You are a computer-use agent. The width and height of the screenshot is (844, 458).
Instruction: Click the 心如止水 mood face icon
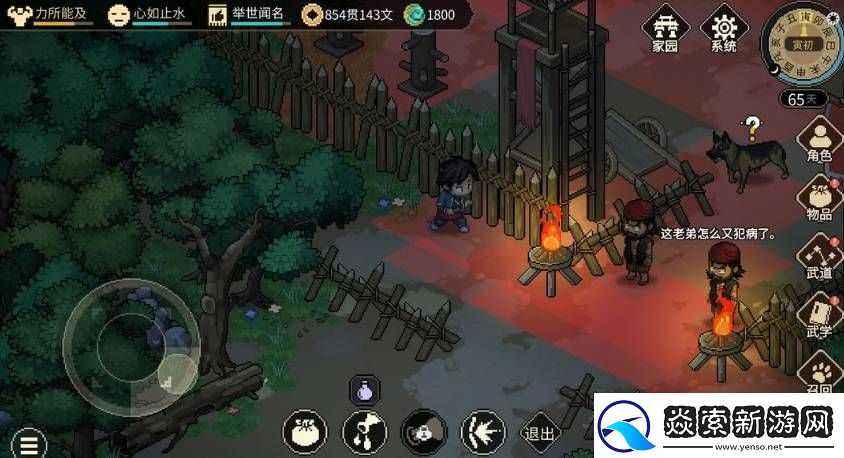[x=118, y=14]
